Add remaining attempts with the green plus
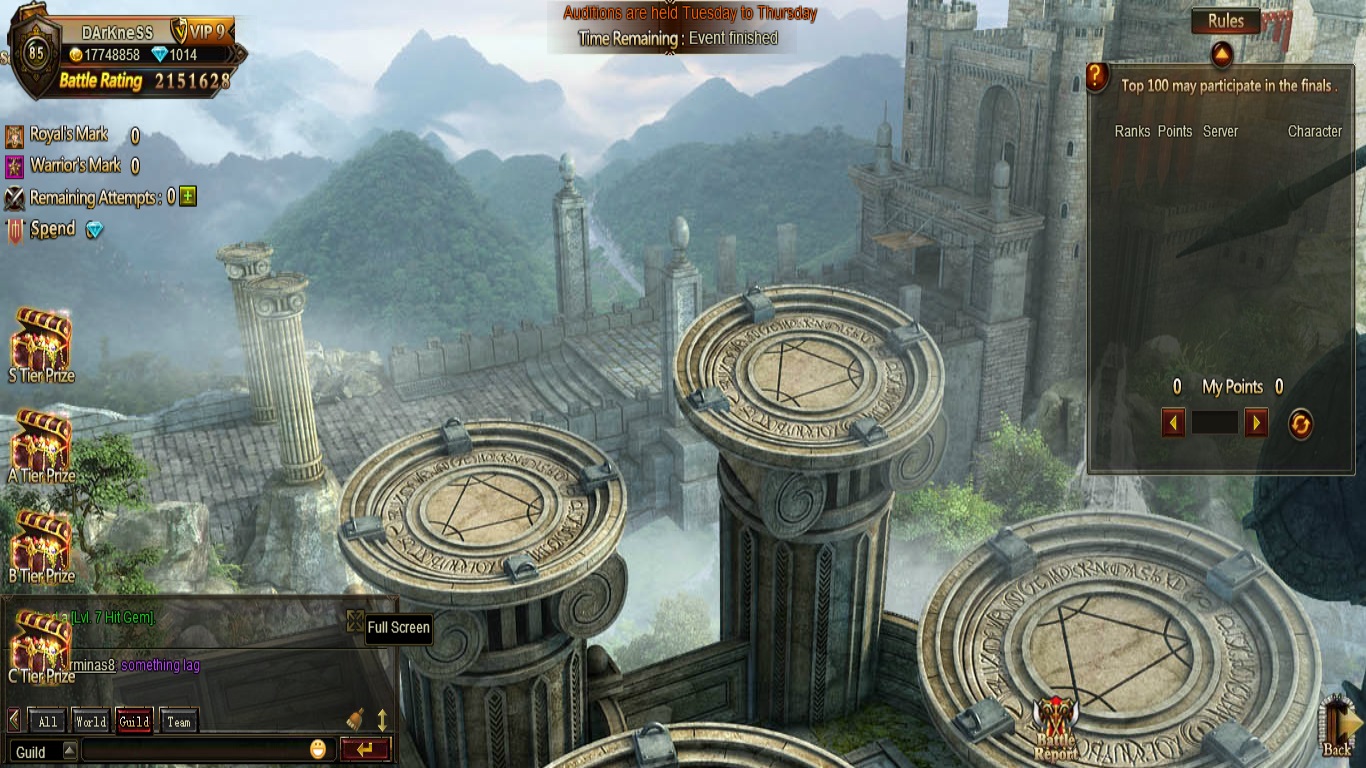This screenshot has width=1366, height=768. (x=188, y=197)
